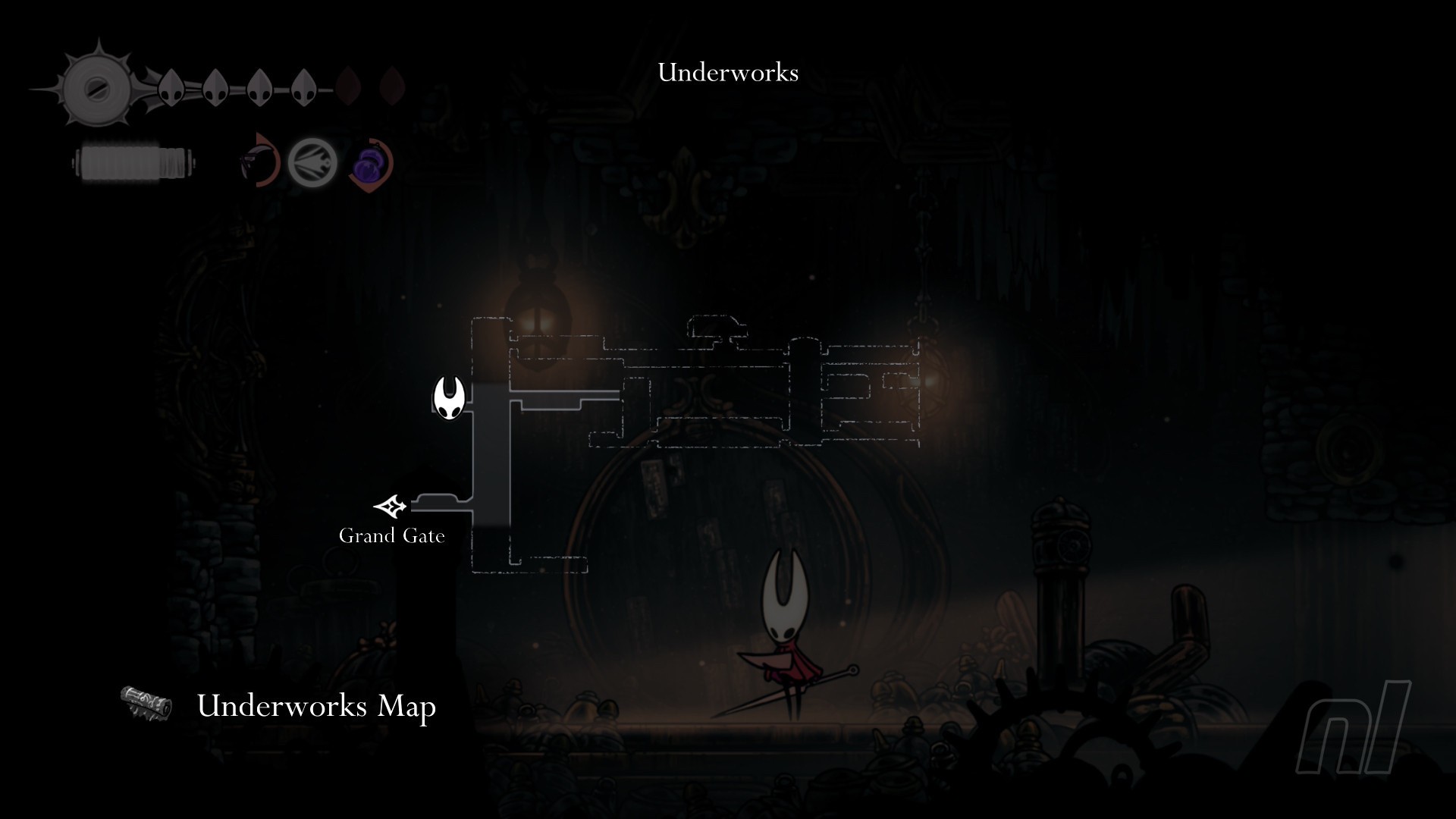
Task: Activate the grey circular needle skill icon
Action: [x=312, y=162]
